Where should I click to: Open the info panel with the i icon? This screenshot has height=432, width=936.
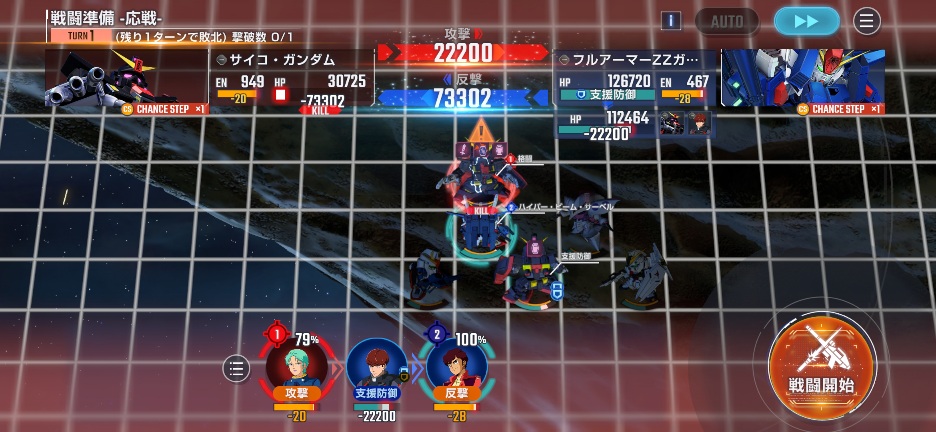click(672, 21)
